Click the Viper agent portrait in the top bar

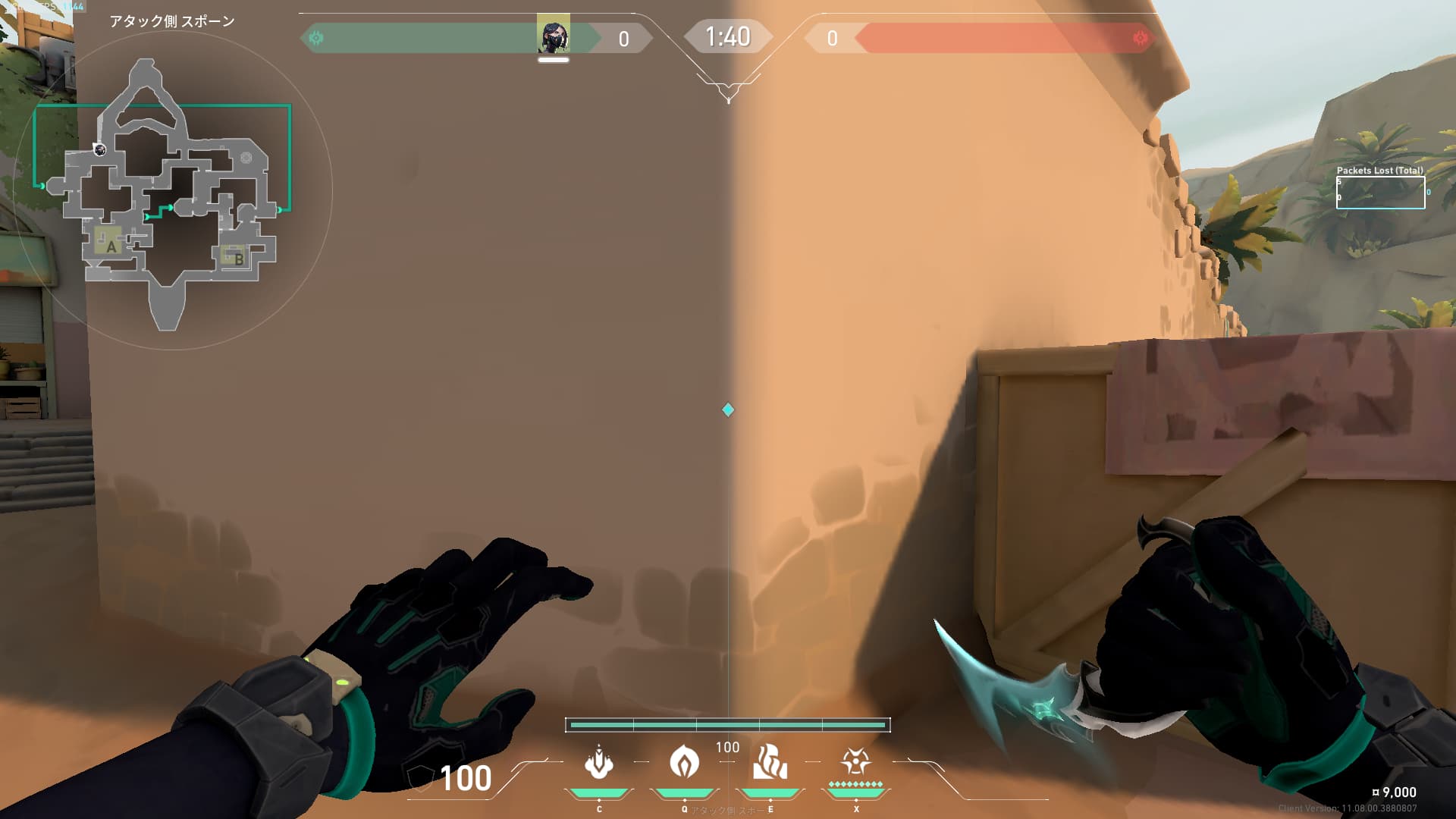[554, 35]
